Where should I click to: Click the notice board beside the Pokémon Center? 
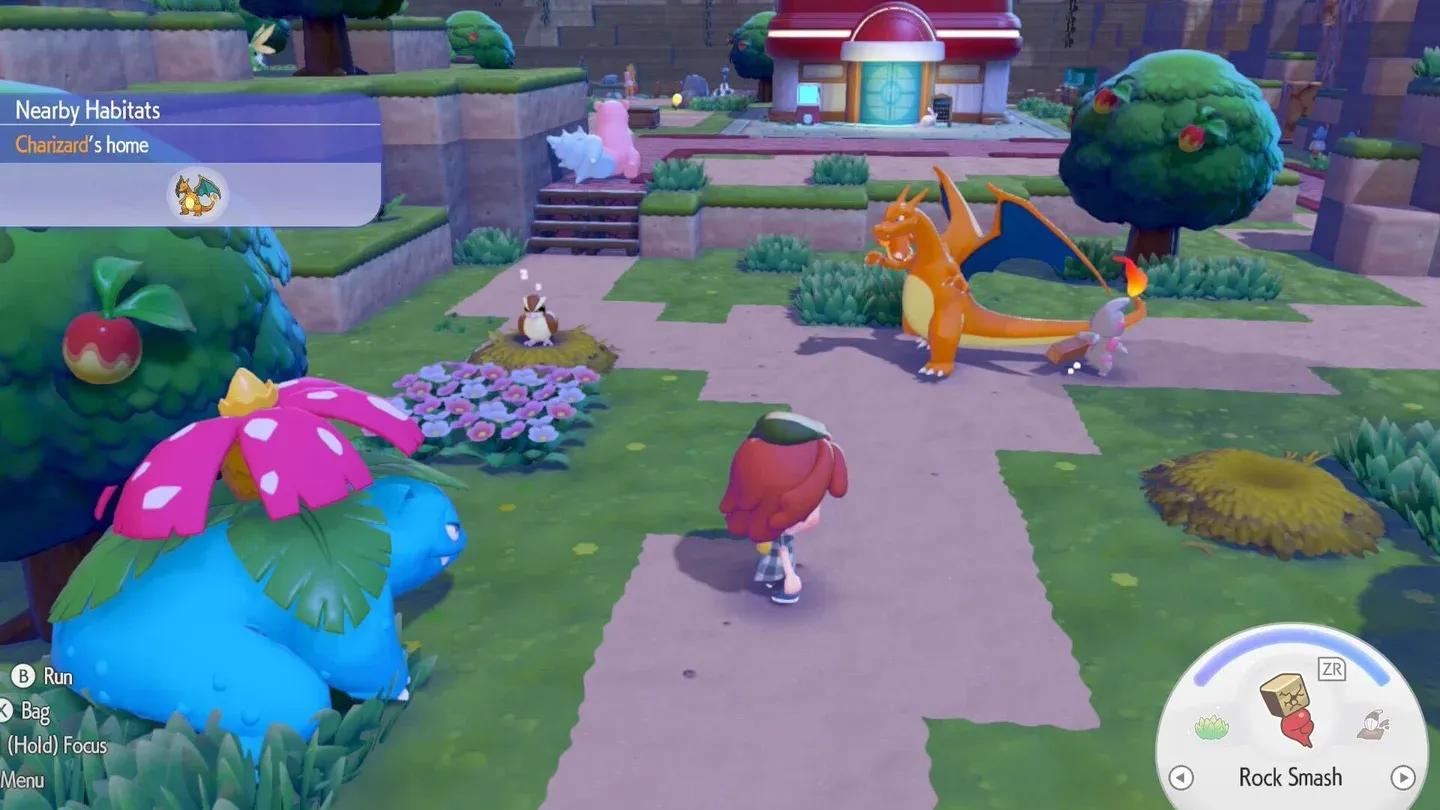click(941, 107)
